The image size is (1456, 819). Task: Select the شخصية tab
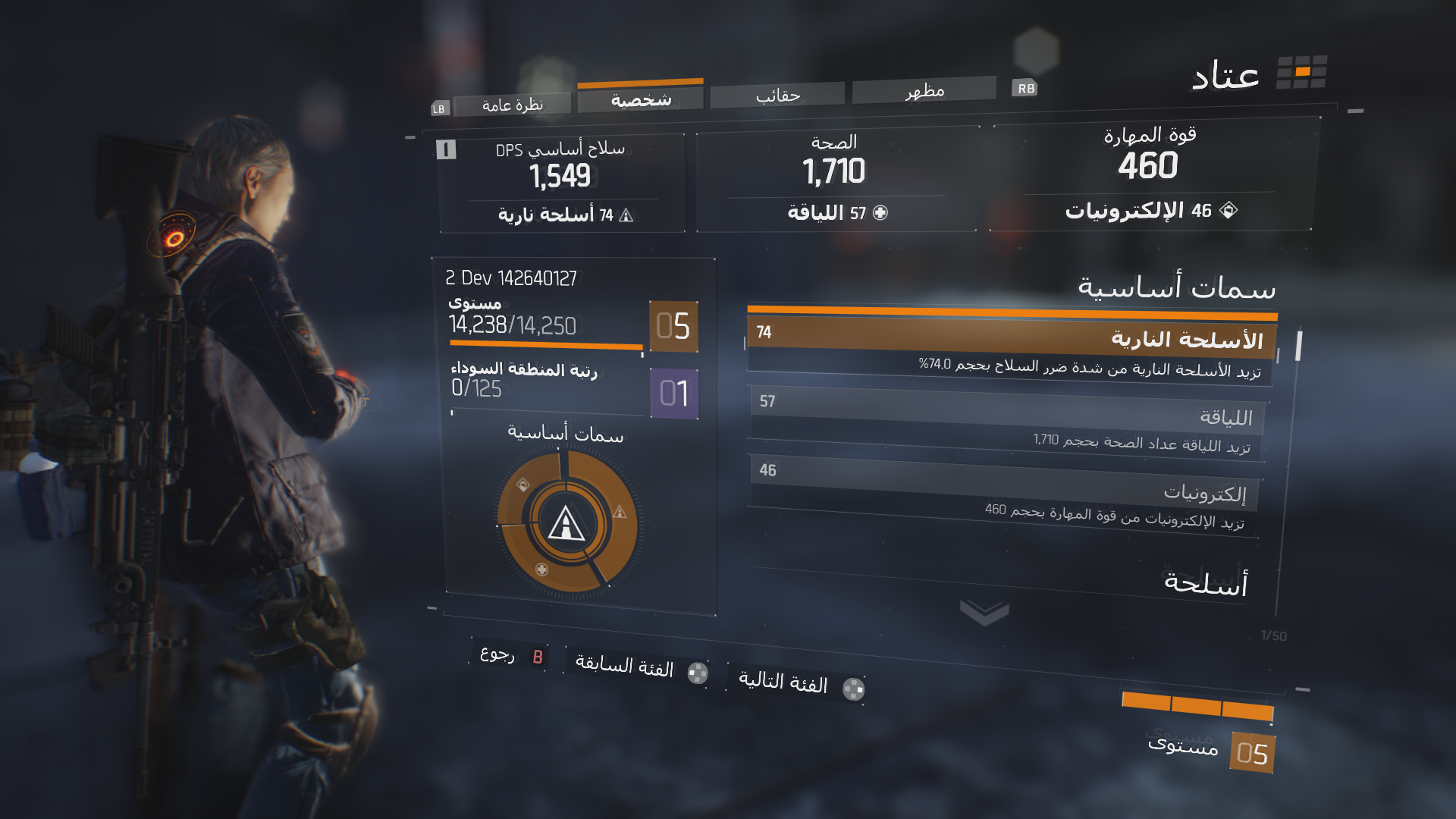tap(641, 99)
